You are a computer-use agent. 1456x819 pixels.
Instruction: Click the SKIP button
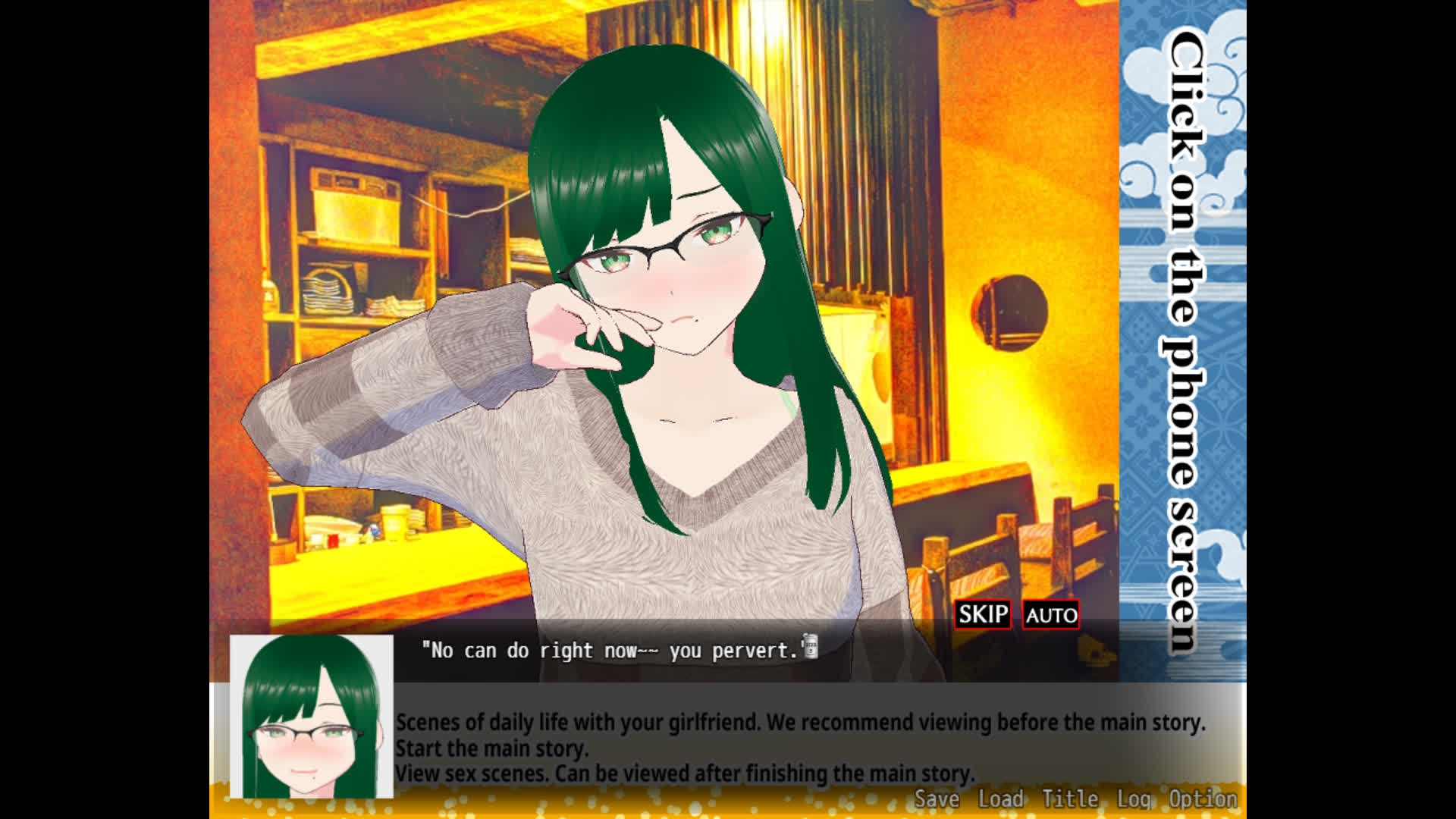tap(984, 615)
